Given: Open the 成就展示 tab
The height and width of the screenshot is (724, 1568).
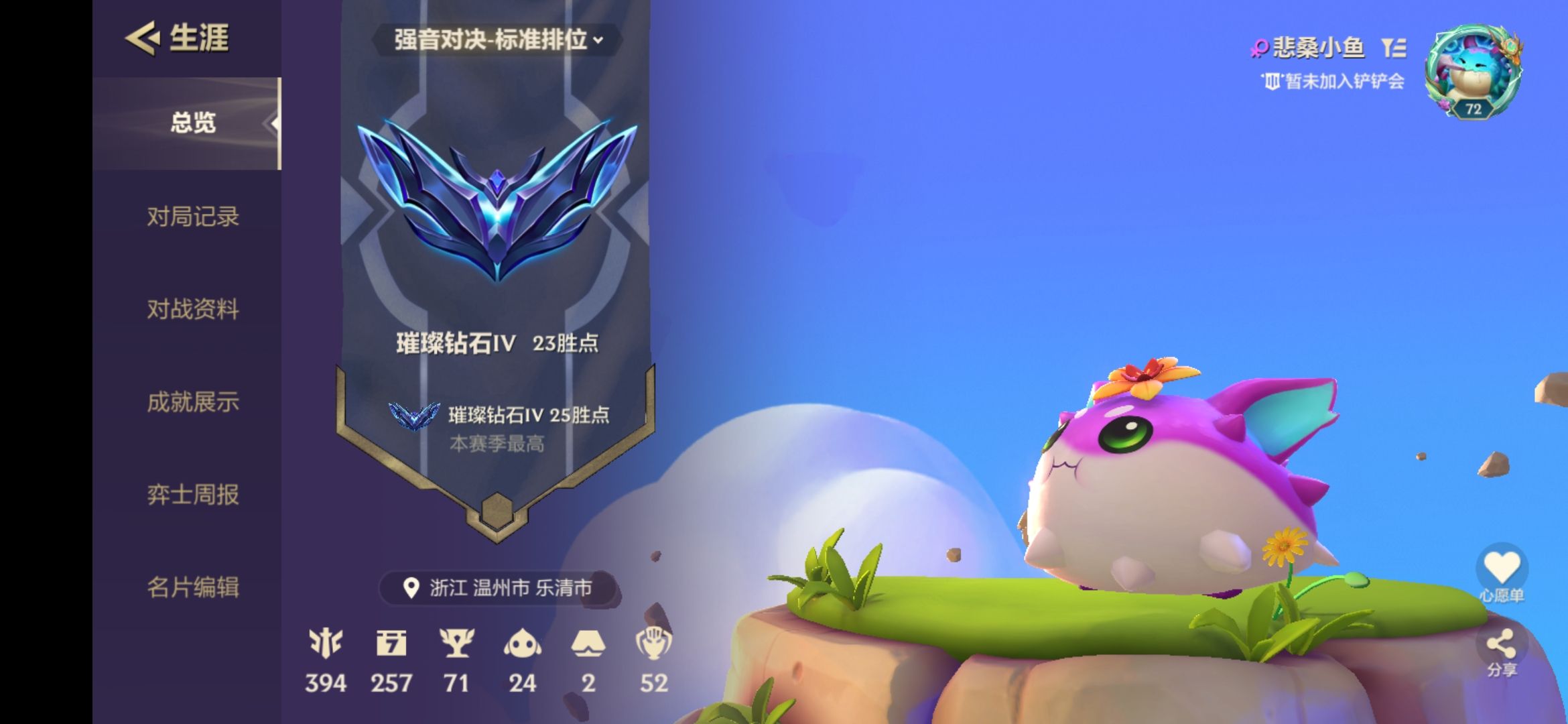Looking at the screenshot, I should tap(192, 403).
